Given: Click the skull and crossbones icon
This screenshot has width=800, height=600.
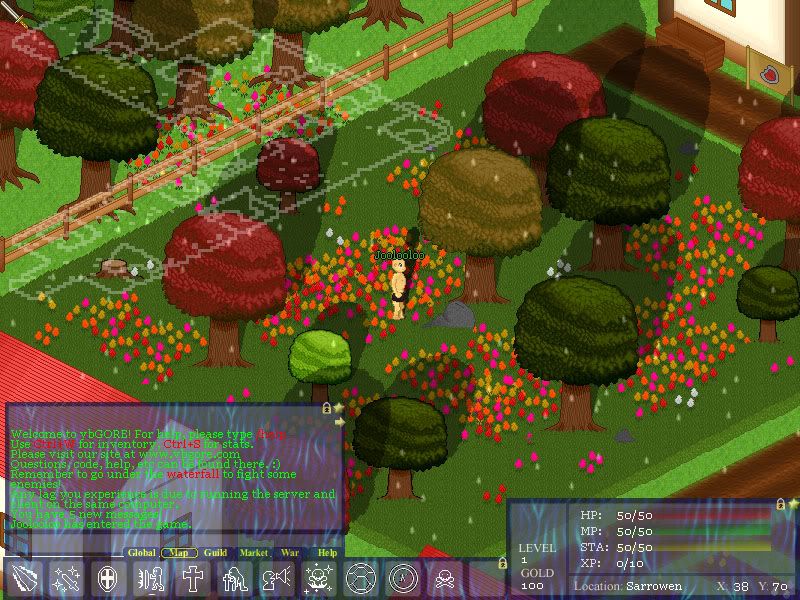Looking at the screenshot, I should coord(444,579).
